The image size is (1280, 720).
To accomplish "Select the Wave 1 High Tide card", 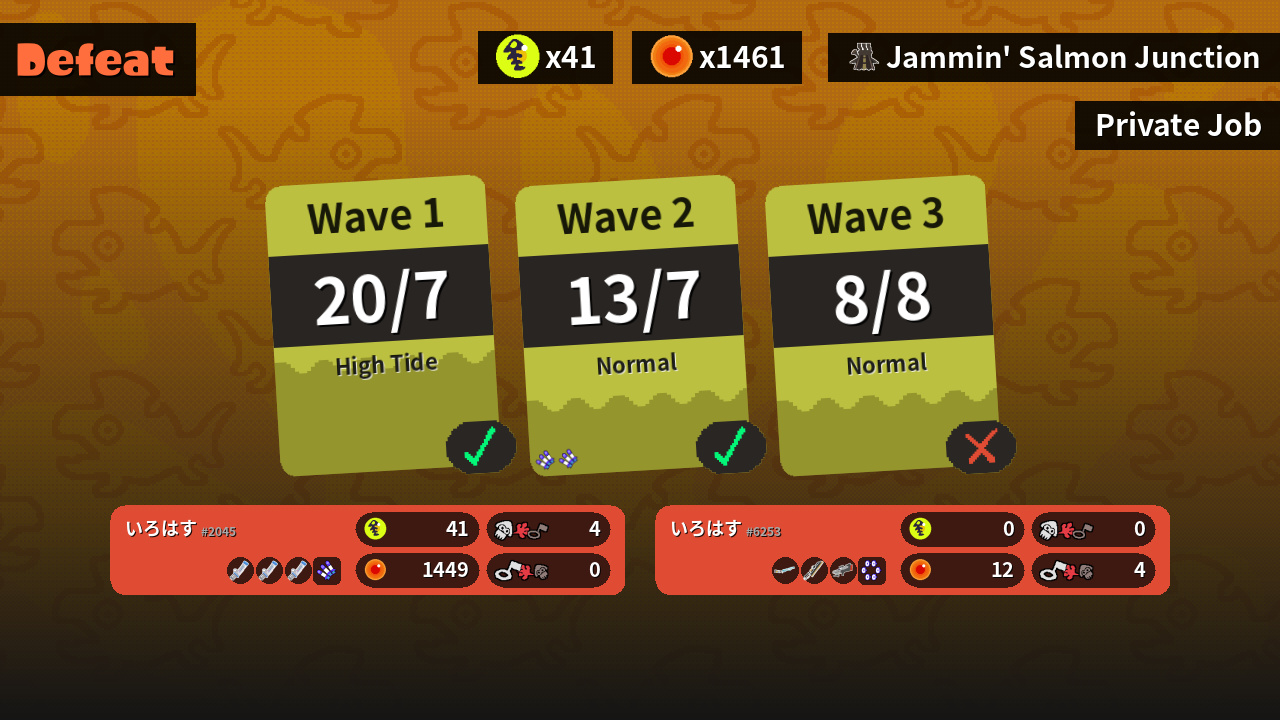I will (x=382, y=325).
